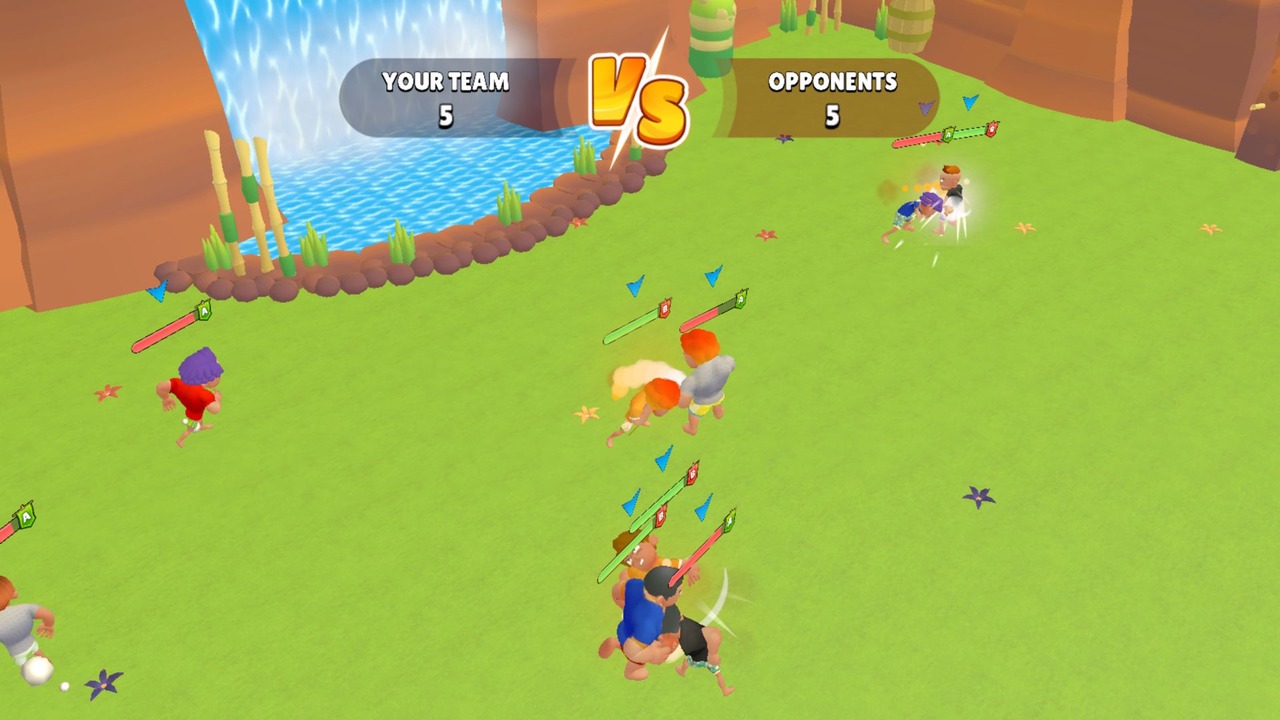This screenshot has width=1280, height=720.
Task: Select the red shield B badge above the orange-haired player
Action: (665, 308)
